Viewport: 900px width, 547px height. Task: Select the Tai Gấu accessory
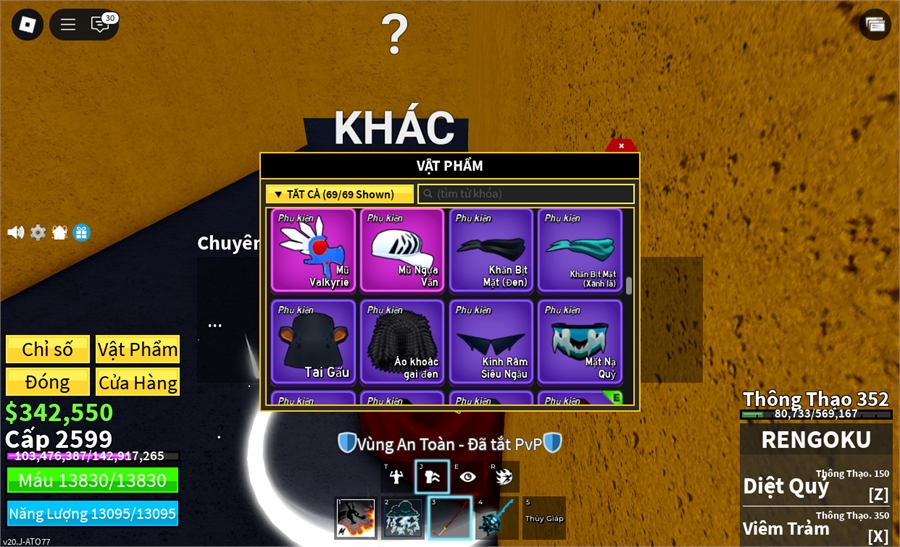tap(313, 342)
